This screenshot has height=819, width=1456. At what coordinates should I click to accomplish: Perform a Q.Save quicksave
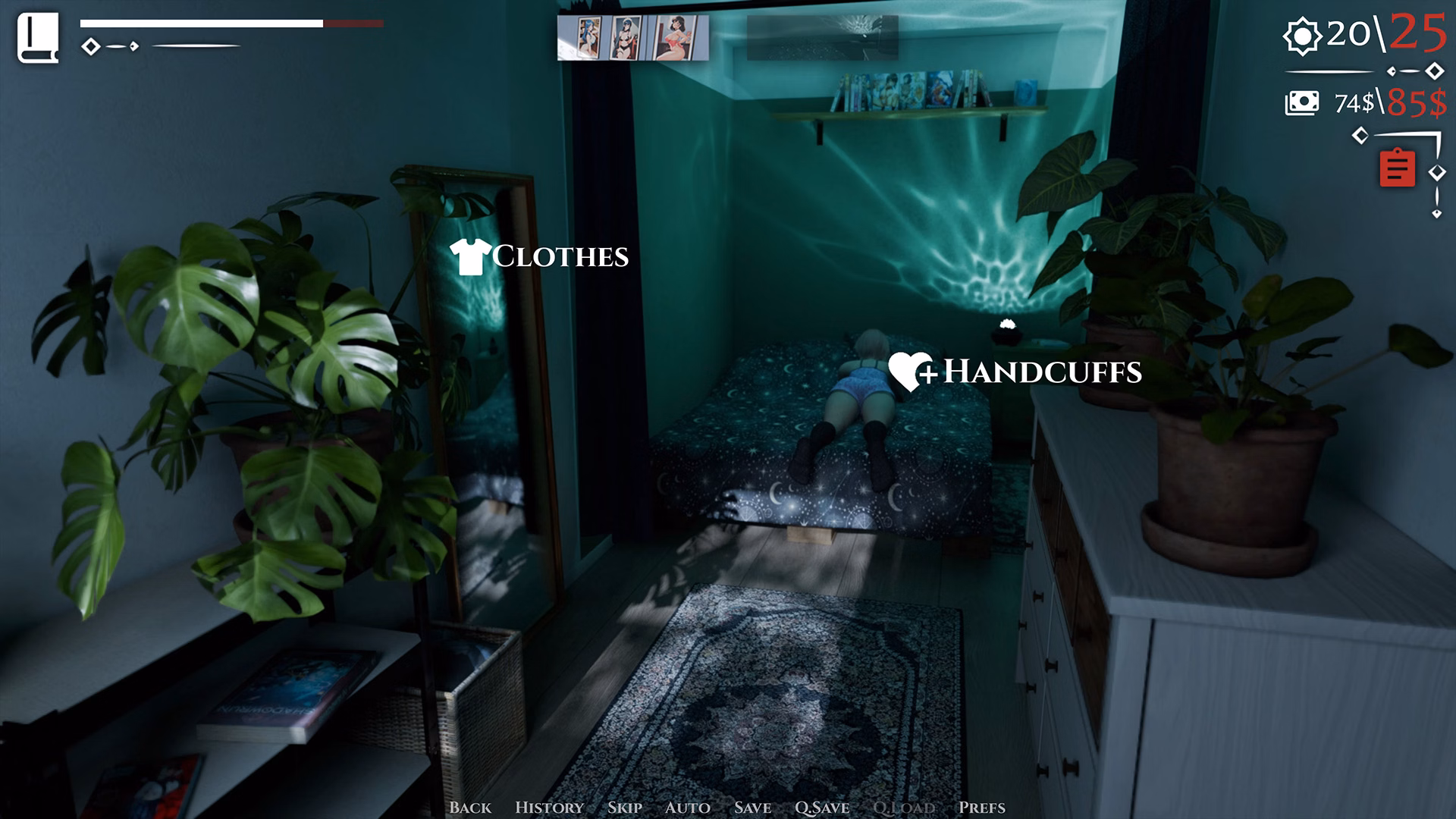click(823, 808)
